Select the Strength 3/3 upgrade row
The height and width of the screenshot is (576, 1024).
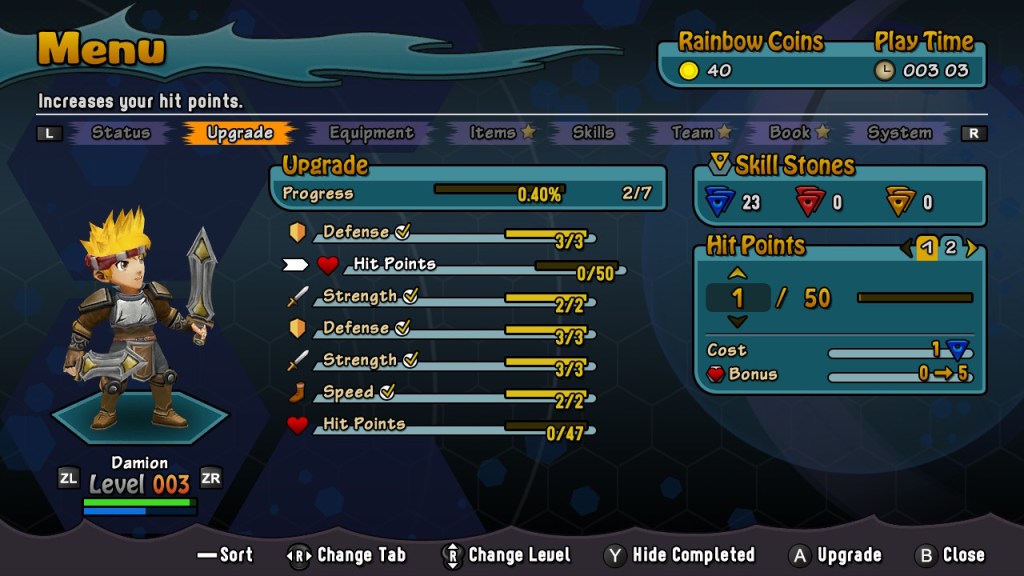pyautogui.click(x=440, y=361)
